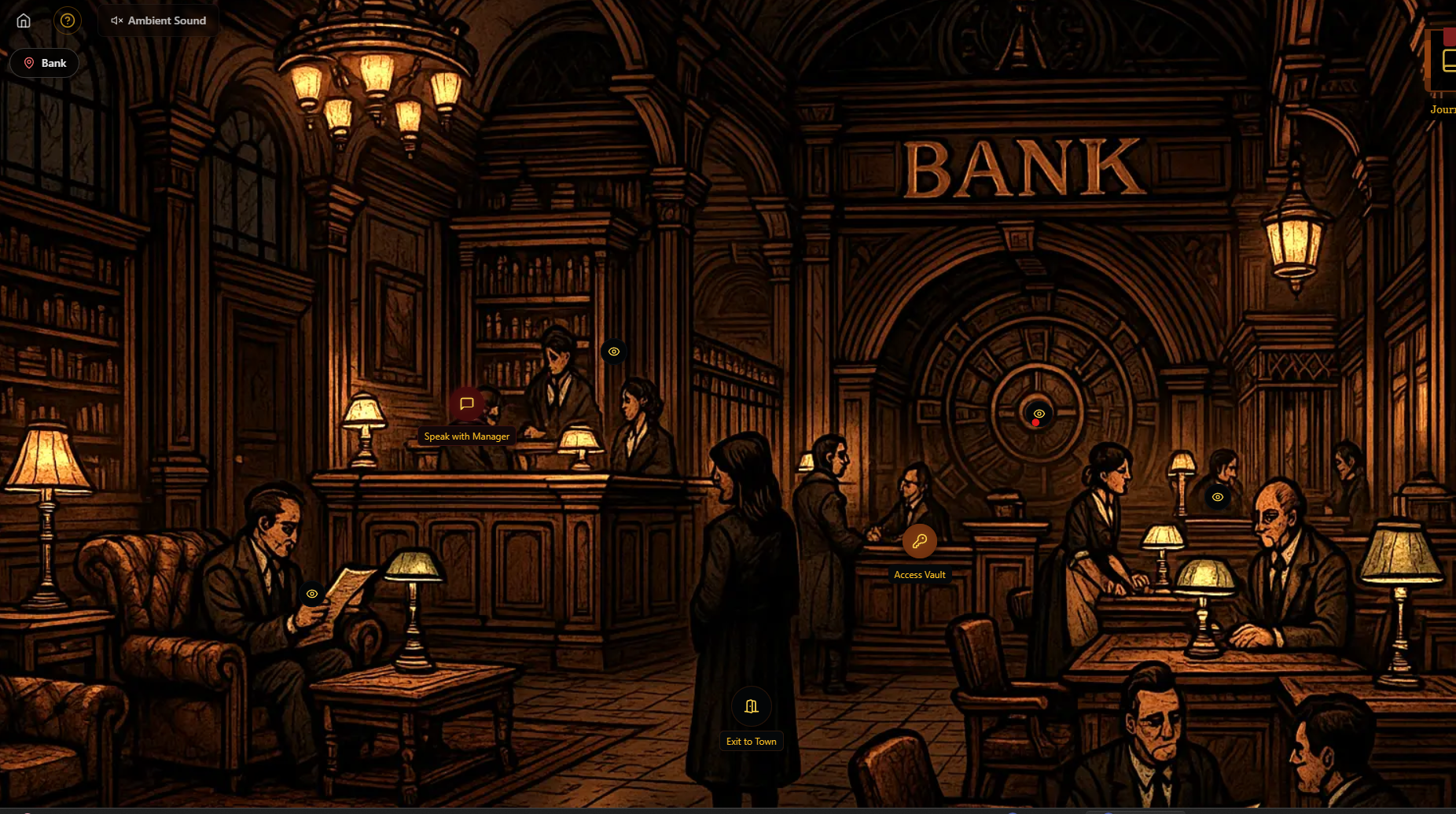Click the Ambient Sound button
The image size is (1456, 814).
point(158,20)
